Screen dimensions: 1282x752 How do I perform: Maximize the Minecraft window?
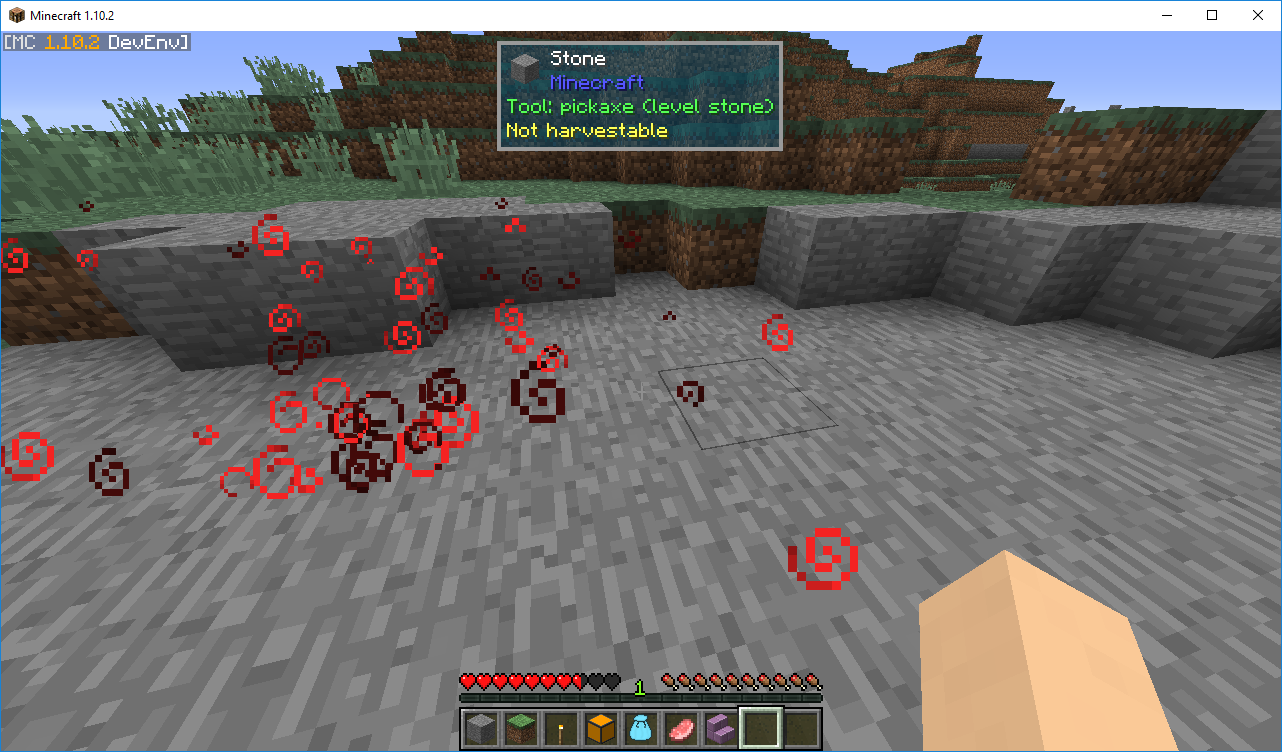tap(1212, 15)
